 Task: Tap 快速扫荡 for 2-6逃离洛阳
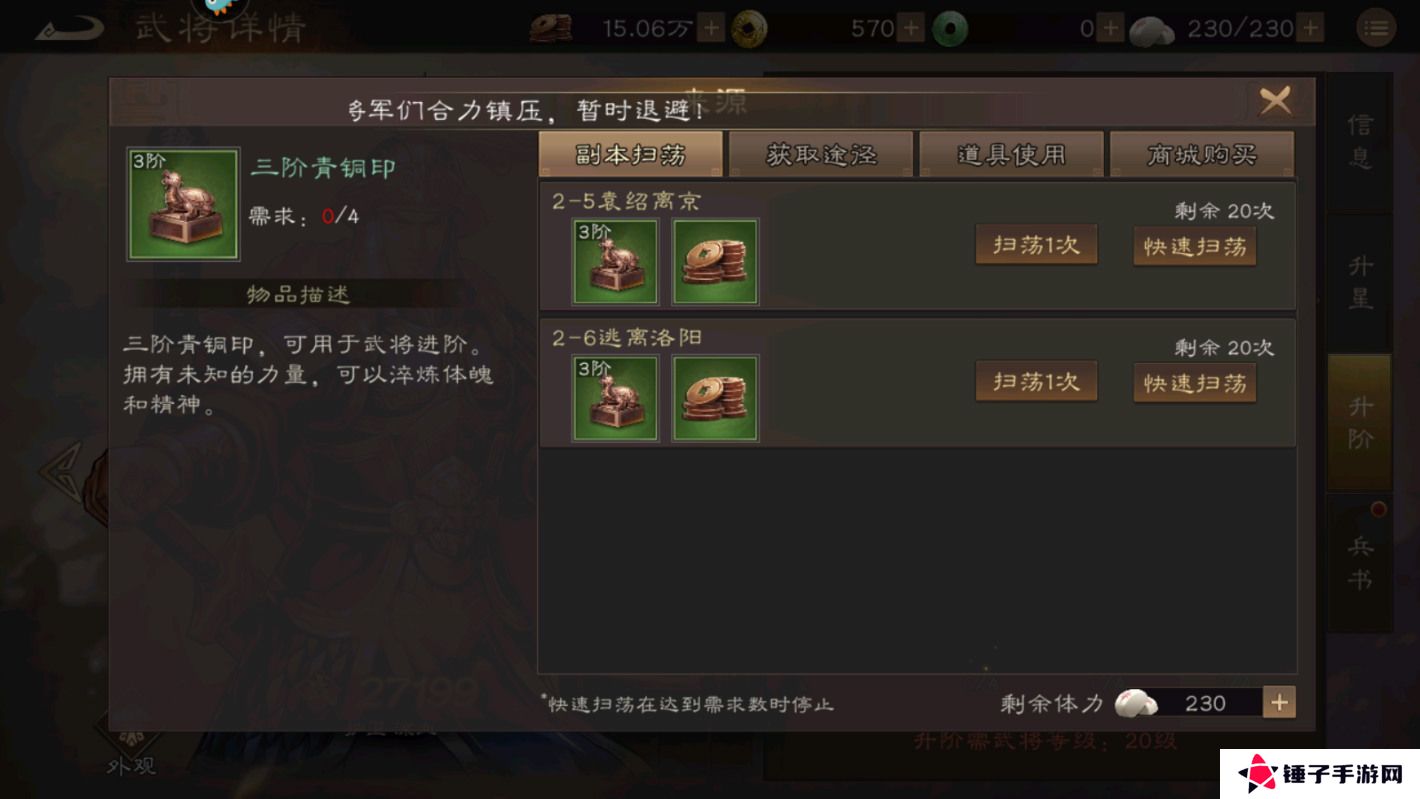(1194, 381)
